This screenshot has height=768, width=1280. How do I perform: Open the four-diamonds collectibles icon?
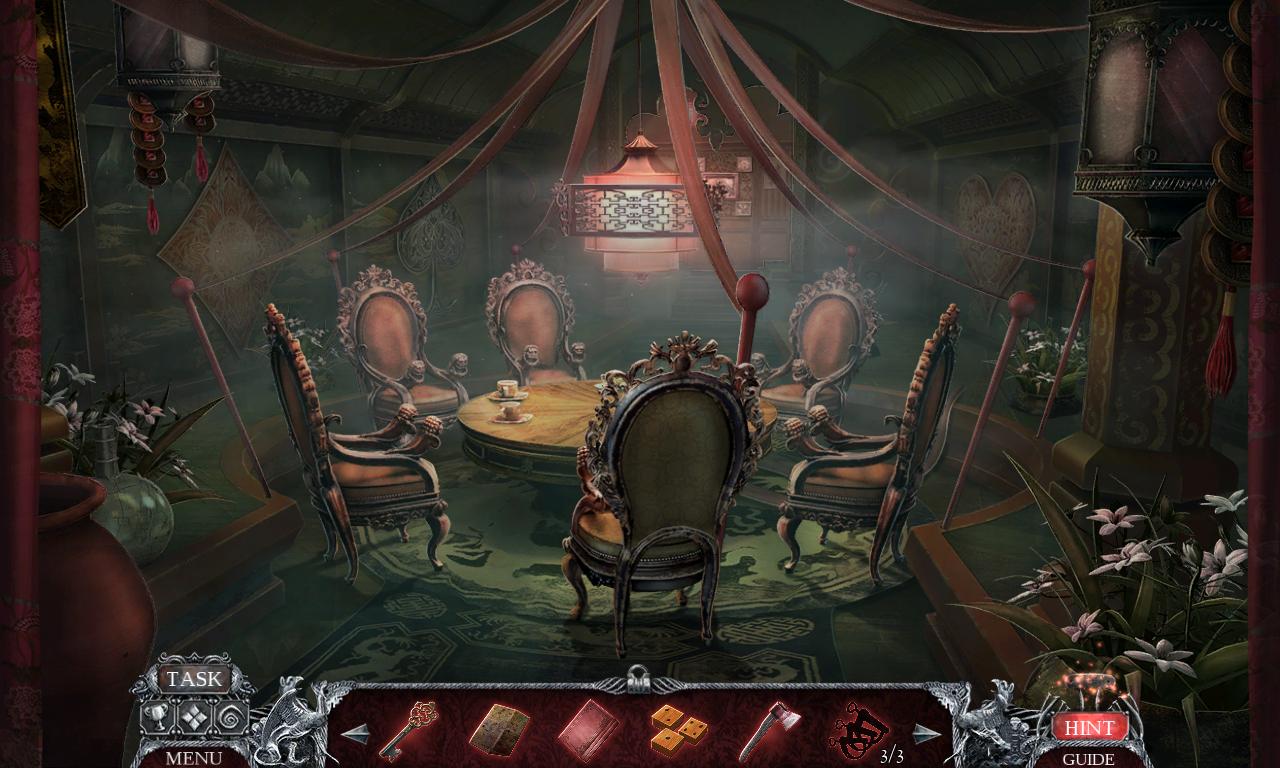pos(193,717)
